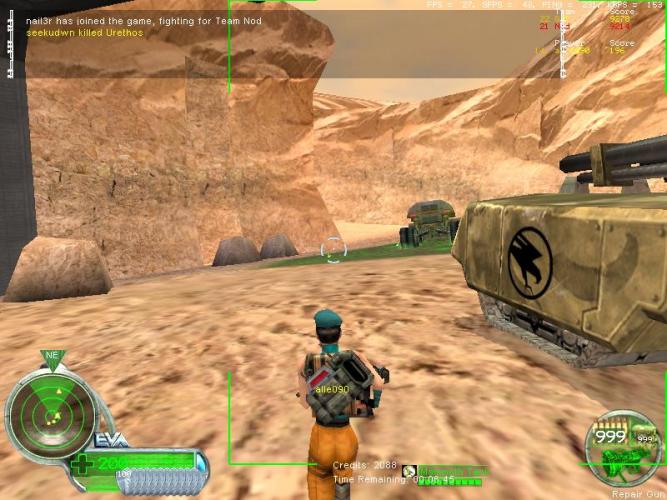Select the NE compass heading marker
The height and width of the screenshot is (500, 667).
(x=51, y=355)
